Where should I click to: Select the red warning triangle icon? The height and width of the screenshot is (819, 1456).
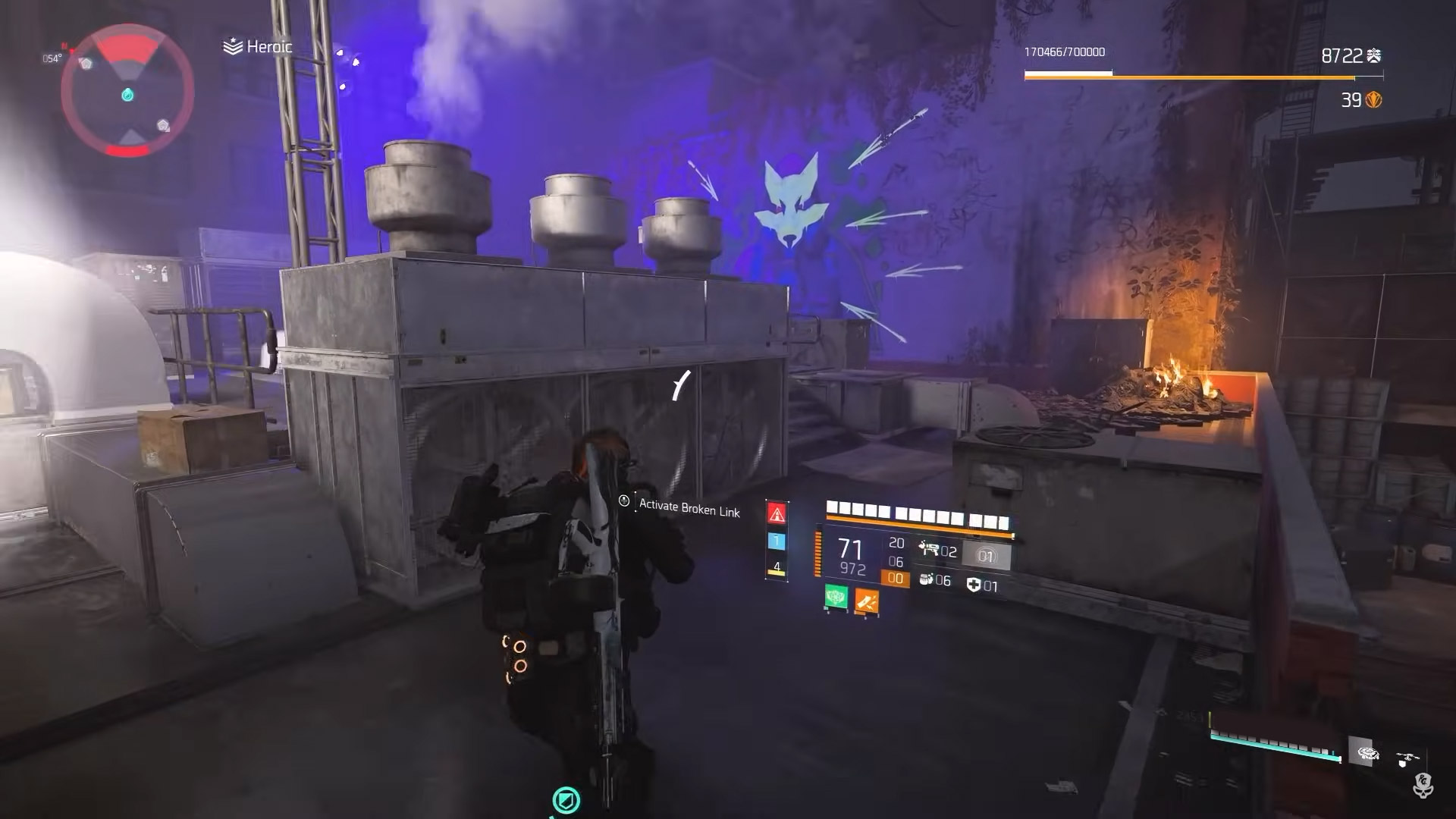click(777, 513)
